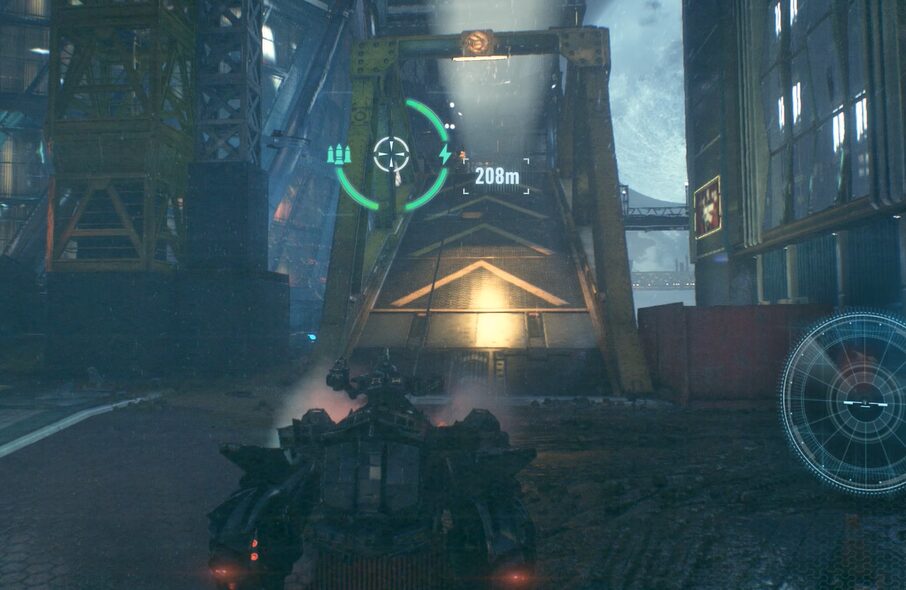906x590 pixels.
Task: Click the circular radar minimap
Action: [850, 402]
